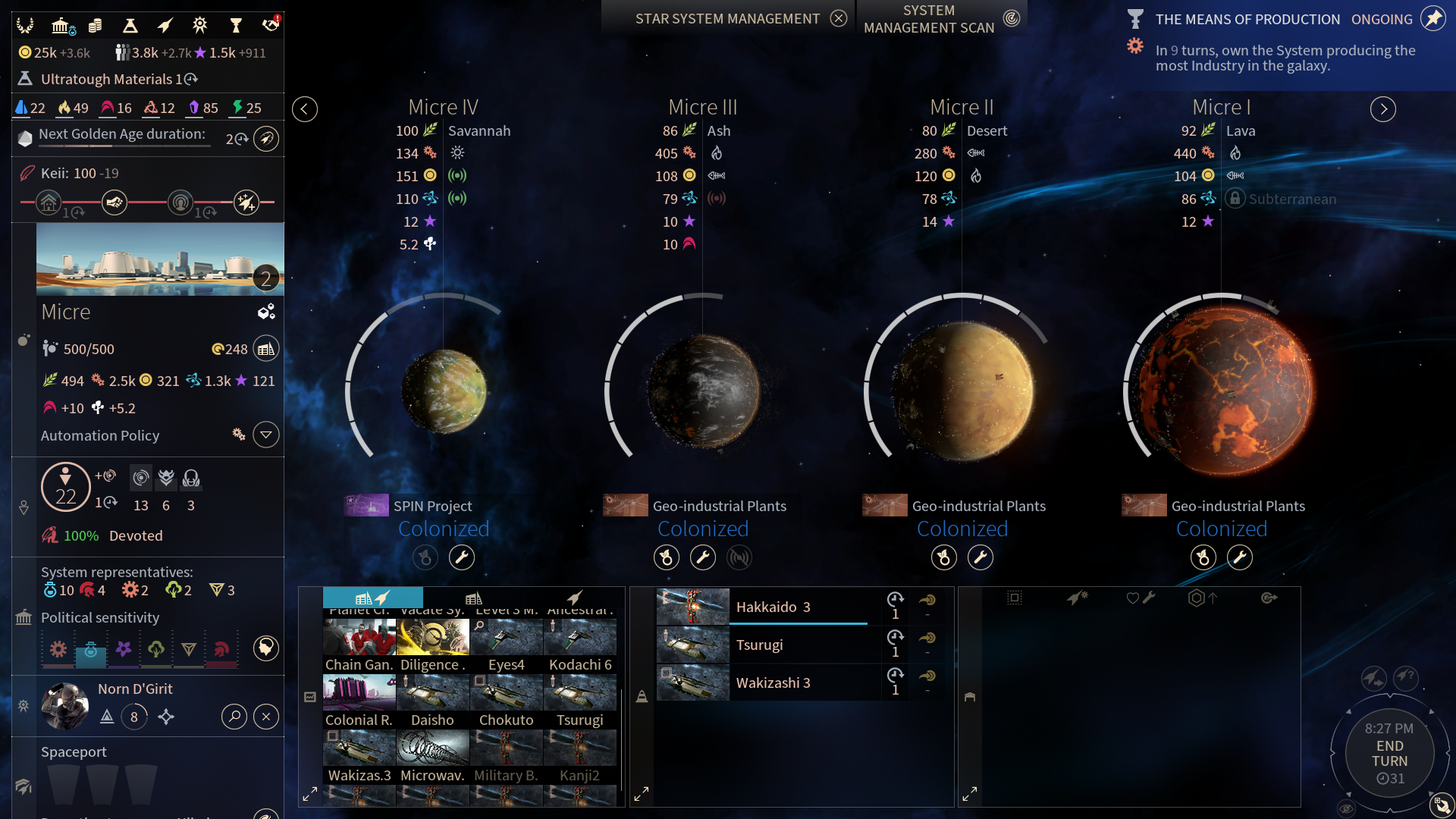Click the wrench icon under Micre I
The image size is (1456, 819).
(1240, 558)
